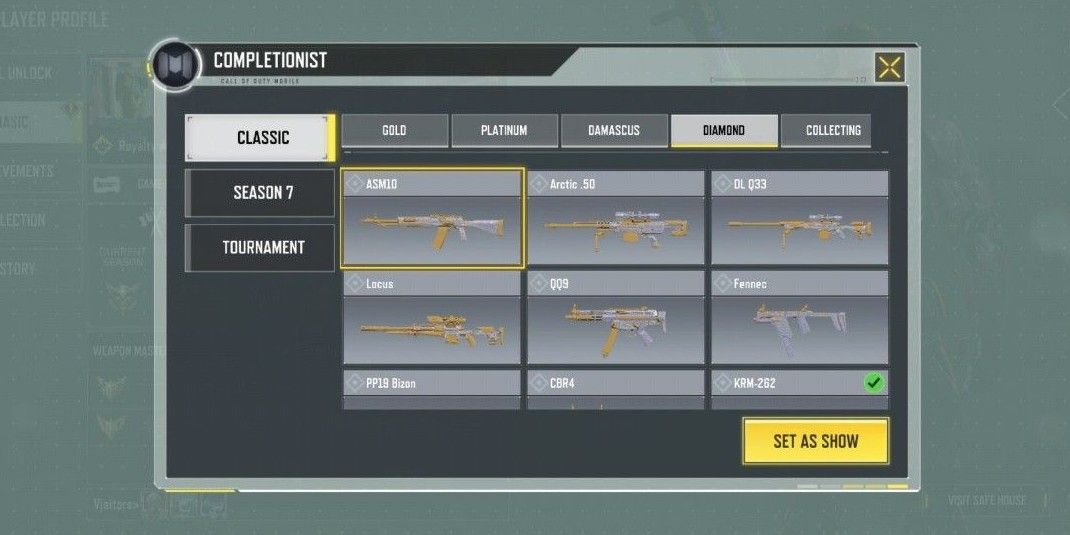Screen dimensions: 1070x535
Task: Open the Season 7 category
Action: pos(262,192)
